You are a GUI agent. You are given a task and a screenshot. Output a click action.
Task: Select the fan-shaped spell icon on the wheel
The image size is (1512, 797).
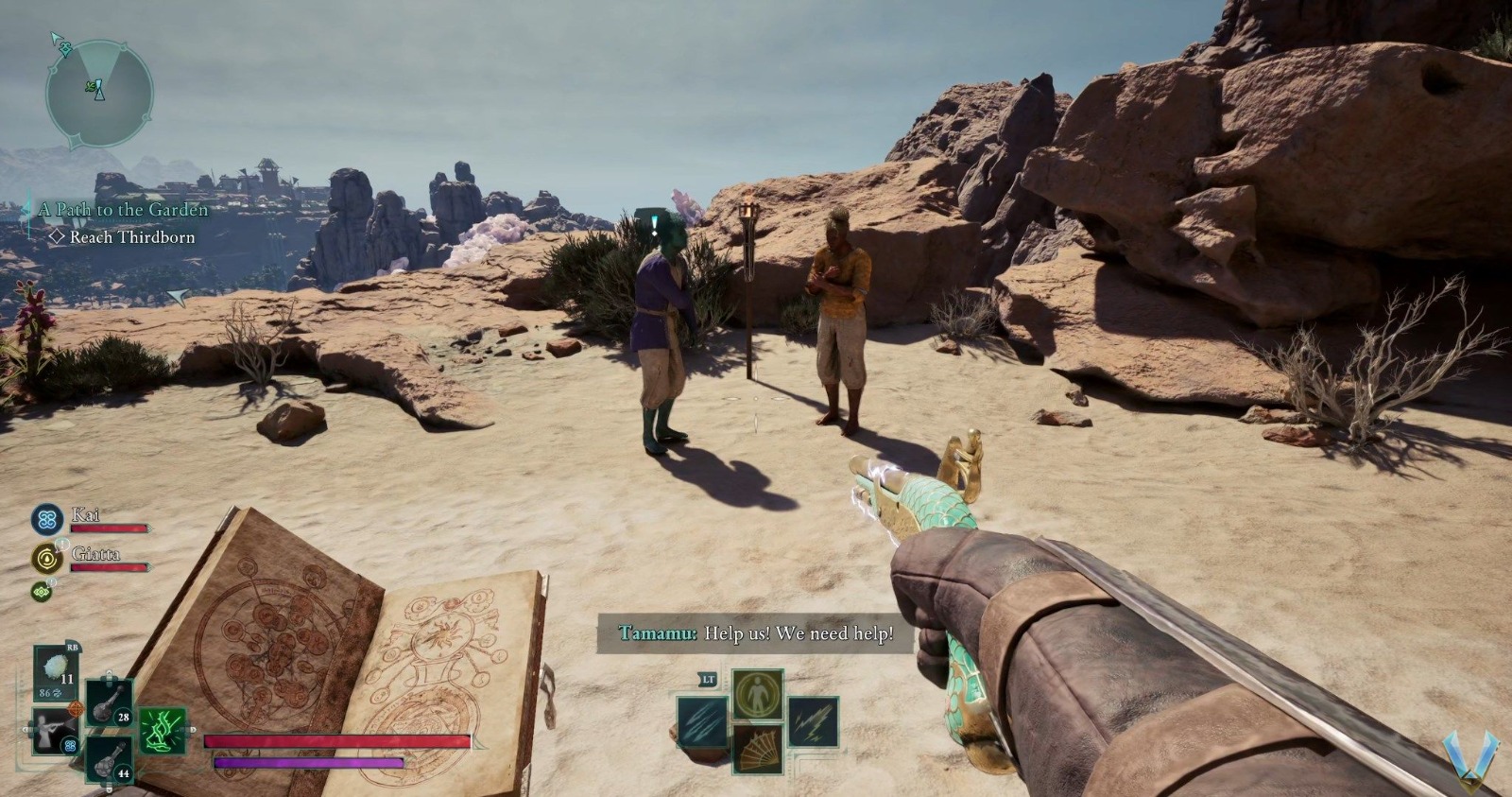[x=759, y=750]
